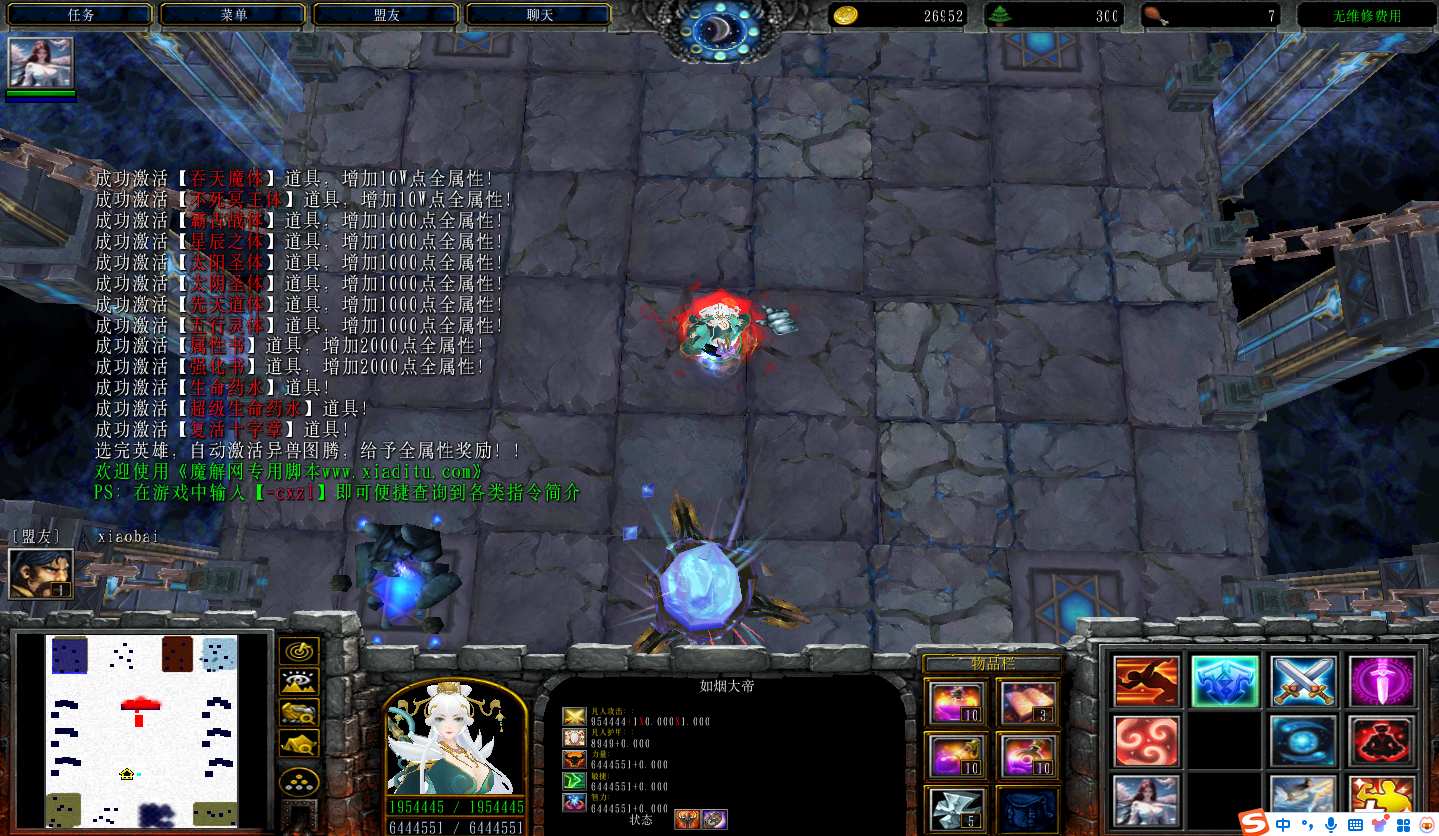This screenshot has height=836, width=1439.
Task: Use the silver axe item with 5 charges
Action: click(957, 808)
